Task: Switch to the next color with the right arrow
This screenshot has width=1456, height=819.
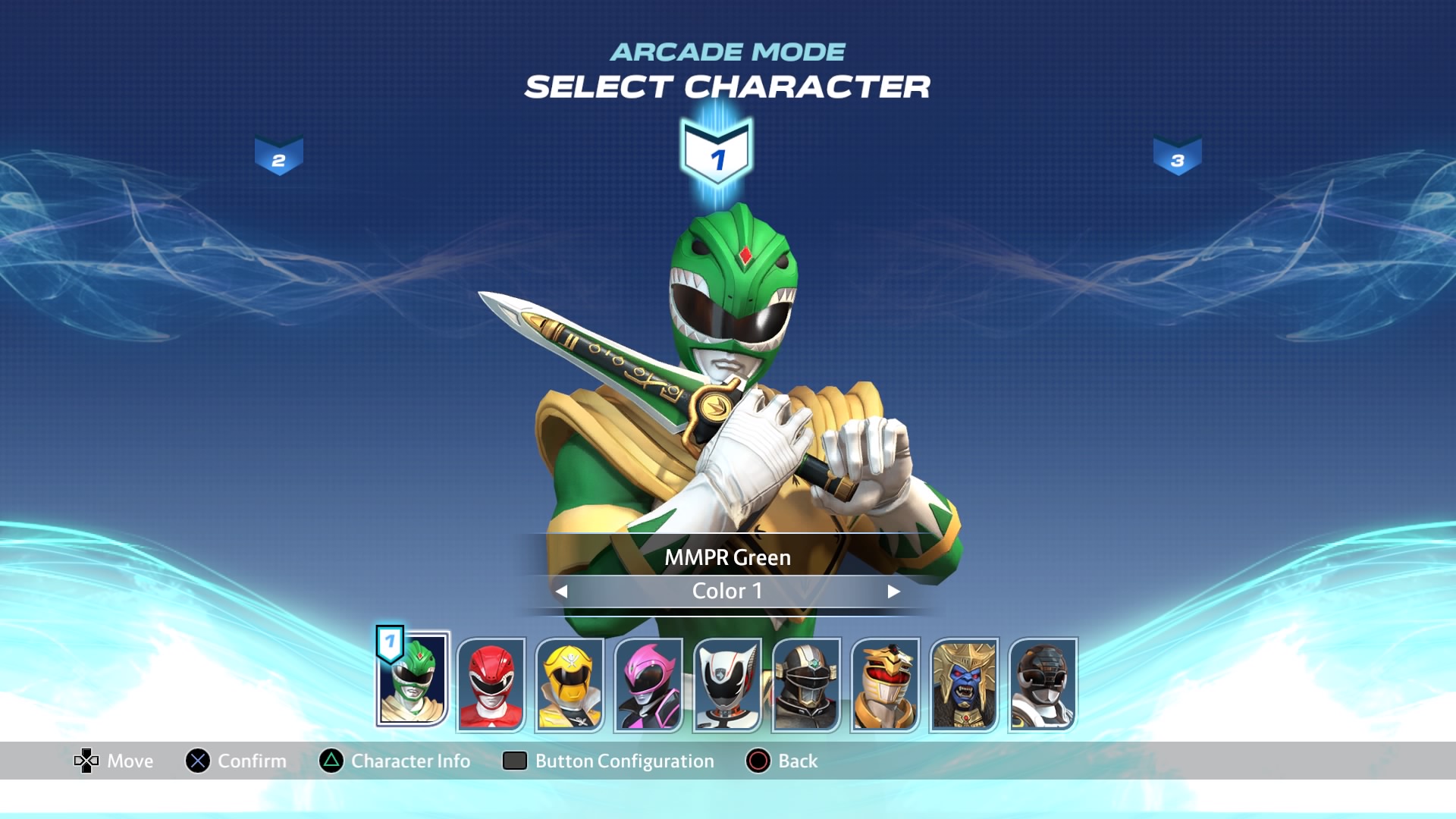Action: click(893, 591)
